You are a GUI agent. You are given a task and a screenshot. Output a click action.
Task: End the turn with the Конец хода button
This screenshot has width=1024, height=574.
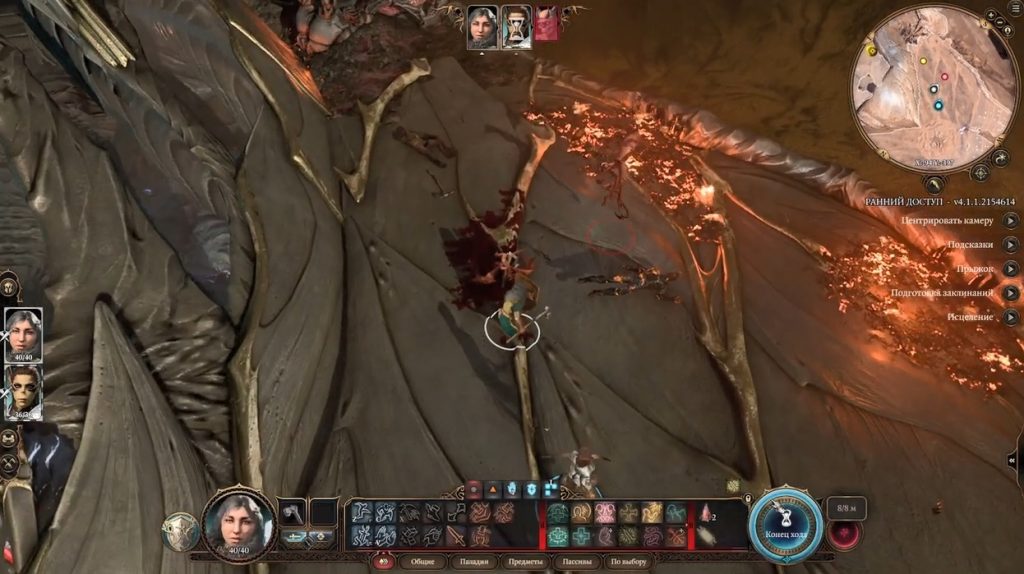point(787,521)
